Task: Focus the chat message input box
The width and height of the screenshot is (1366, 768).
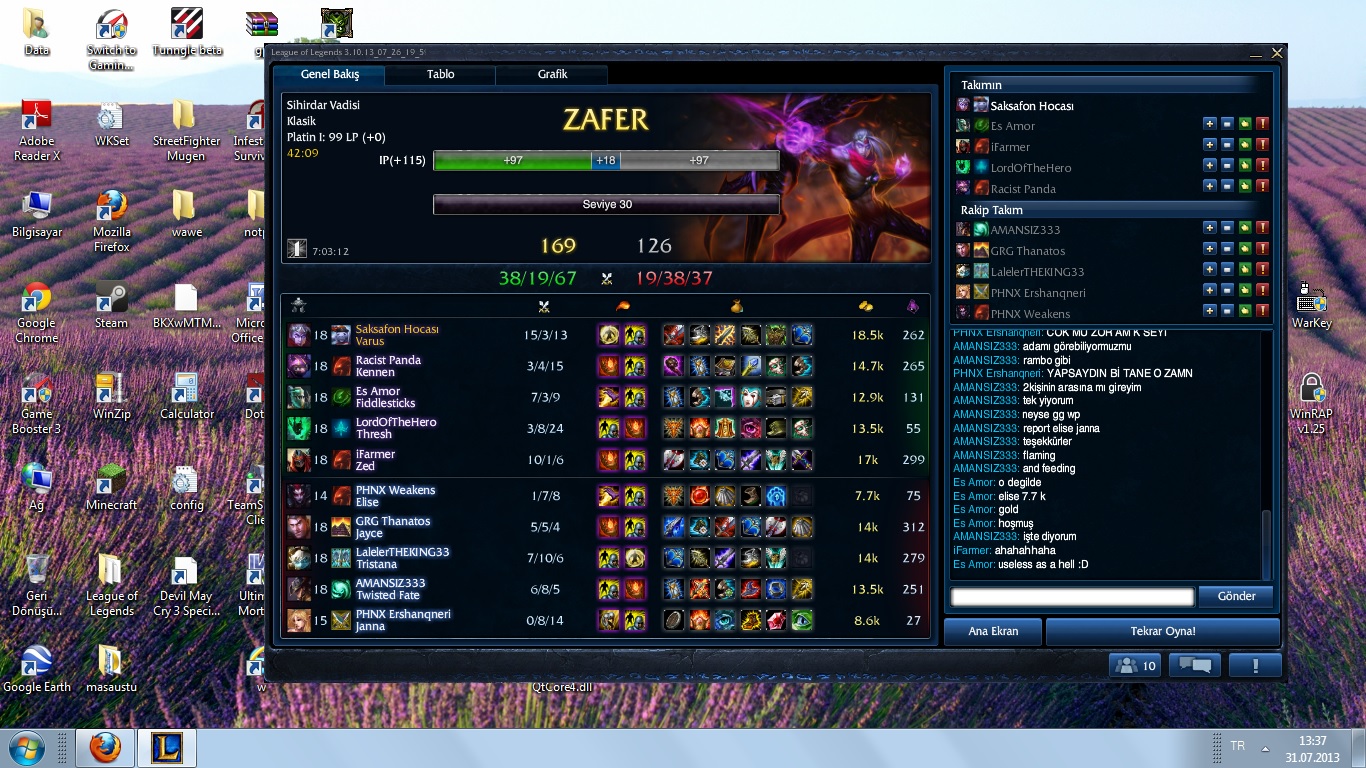Action: coord(1072,597)
